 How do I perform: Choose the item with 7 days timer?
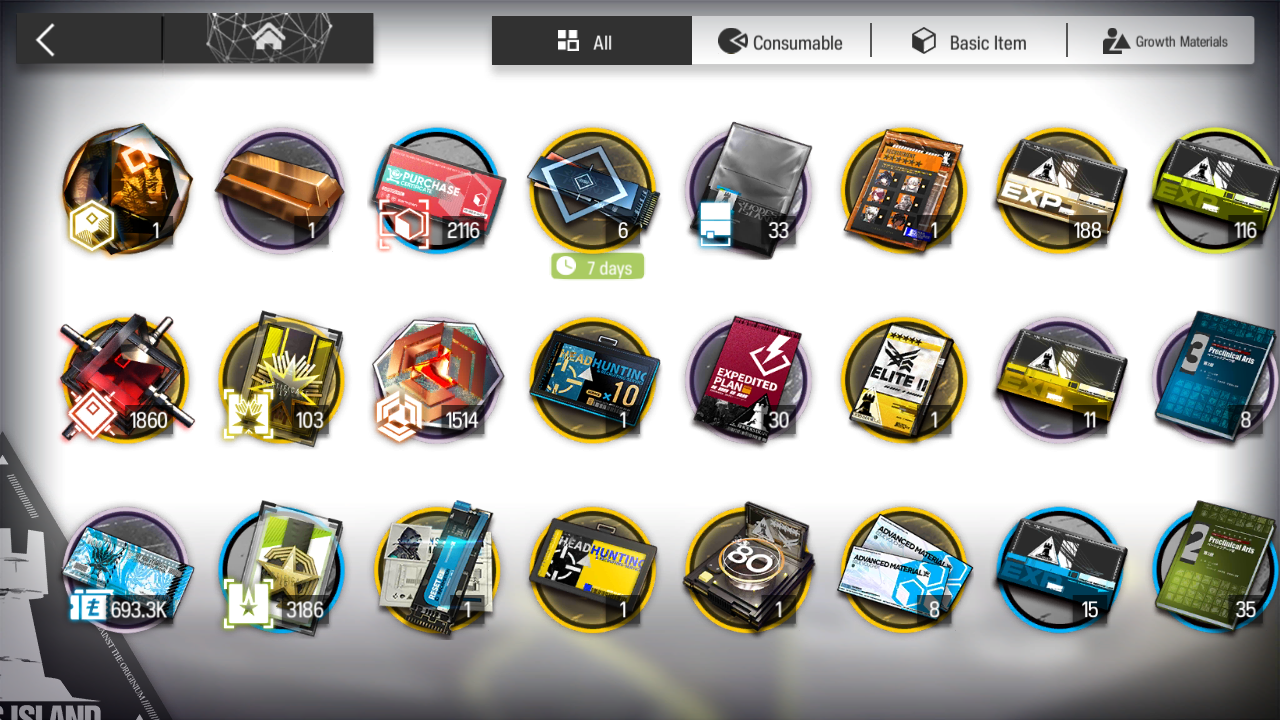(x=592, y=191)
